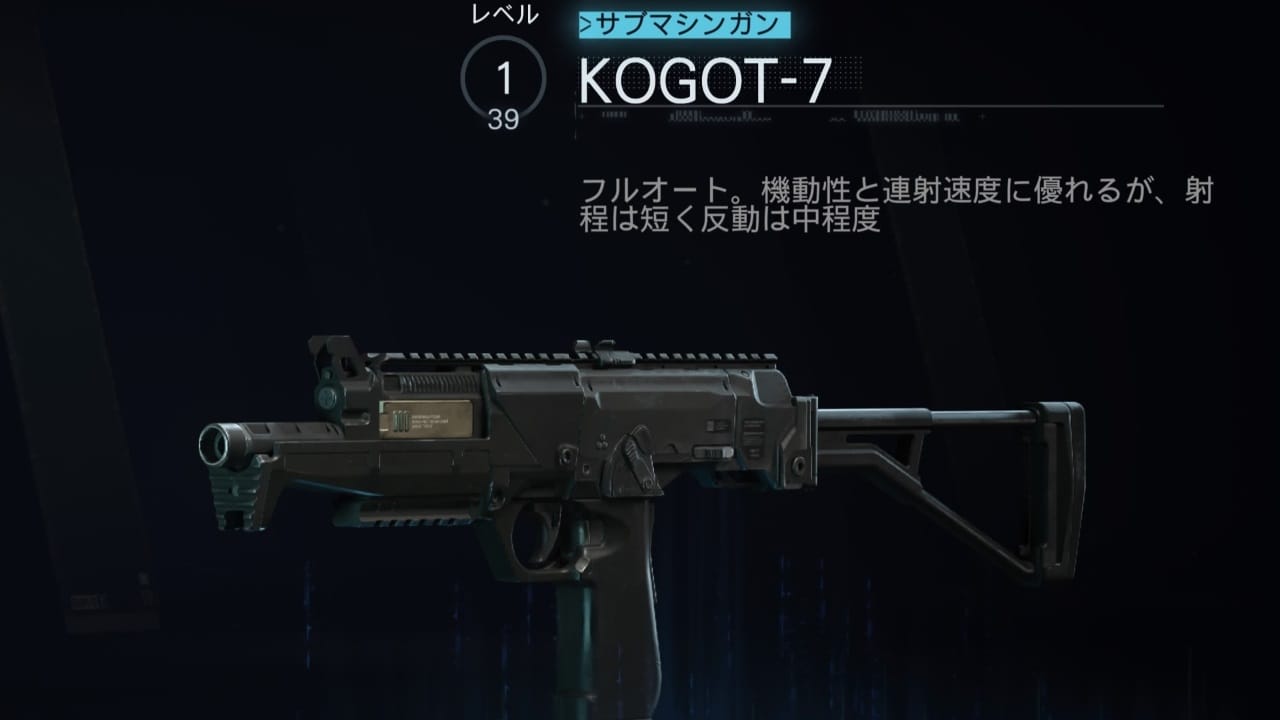Click the circular level progress ring

click(x=500, y=77)
